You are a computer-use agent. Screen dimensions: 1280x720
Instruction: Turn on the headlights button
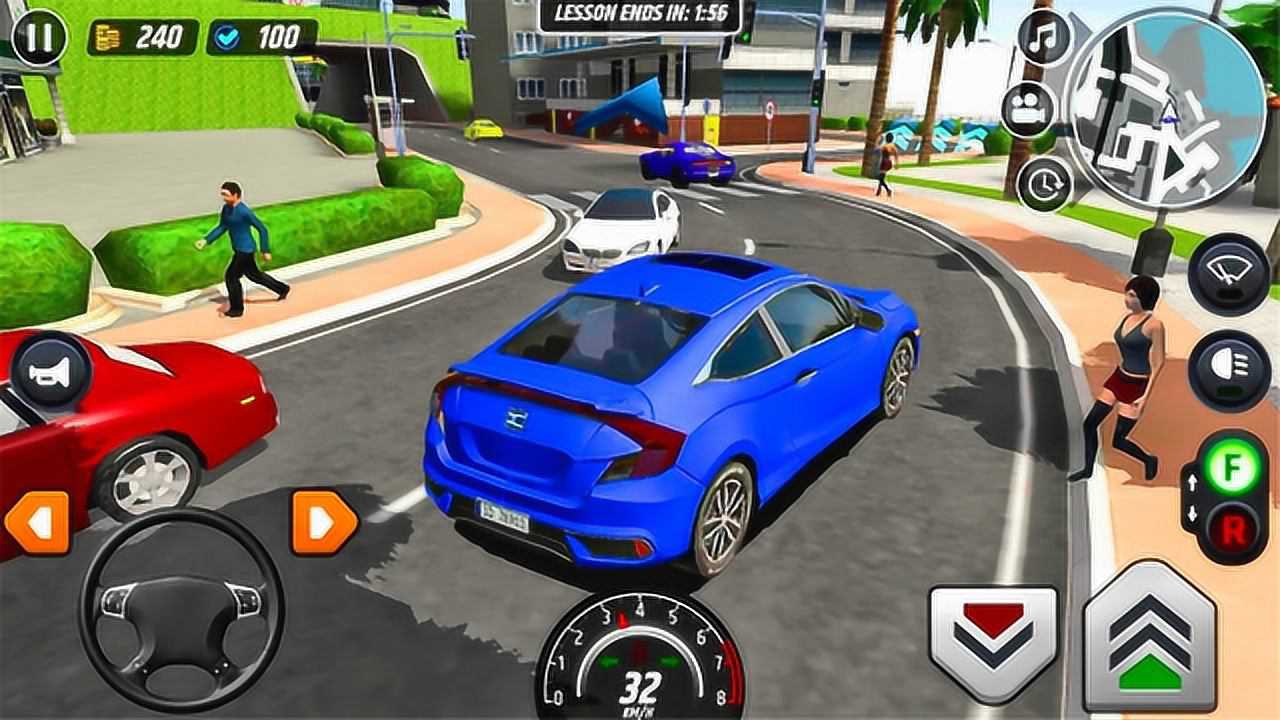coord(1228,369)
